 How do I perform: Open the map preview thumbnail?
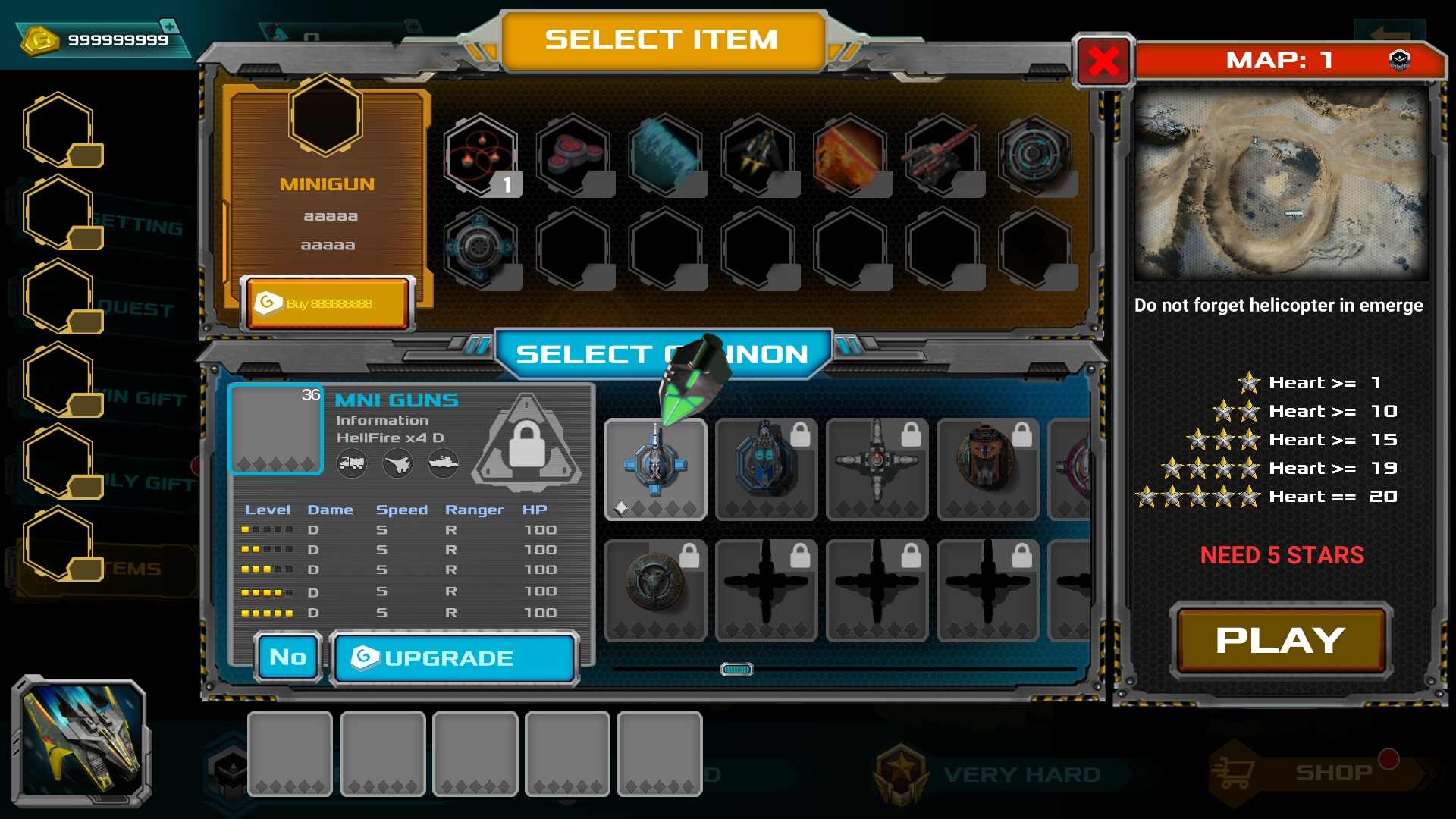click(1281, 184)
